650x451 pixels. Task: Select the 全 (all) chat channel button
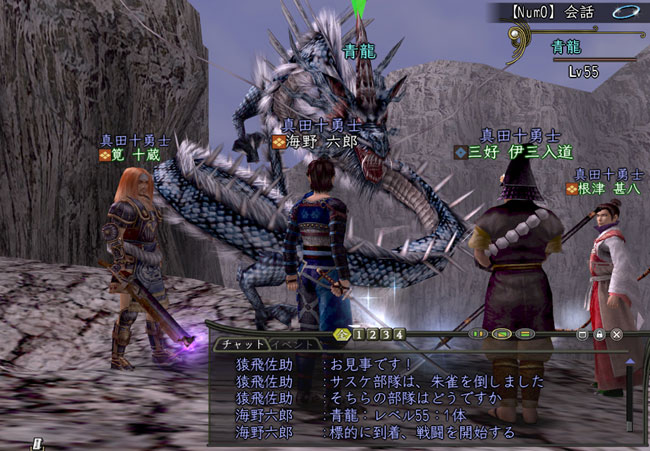pos(343,333)
